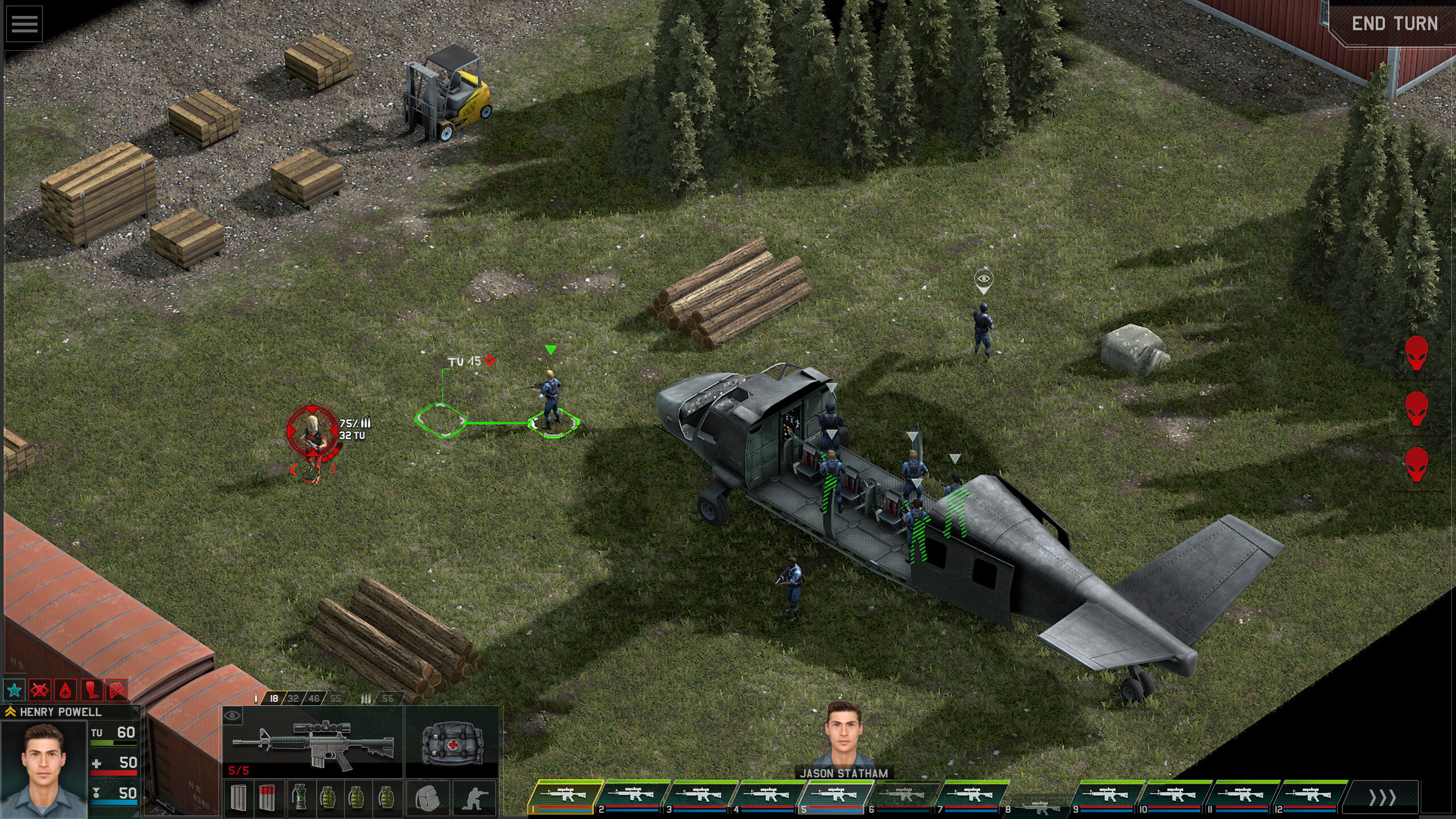Click the red blood drop status icon

[x=67, y=690]
